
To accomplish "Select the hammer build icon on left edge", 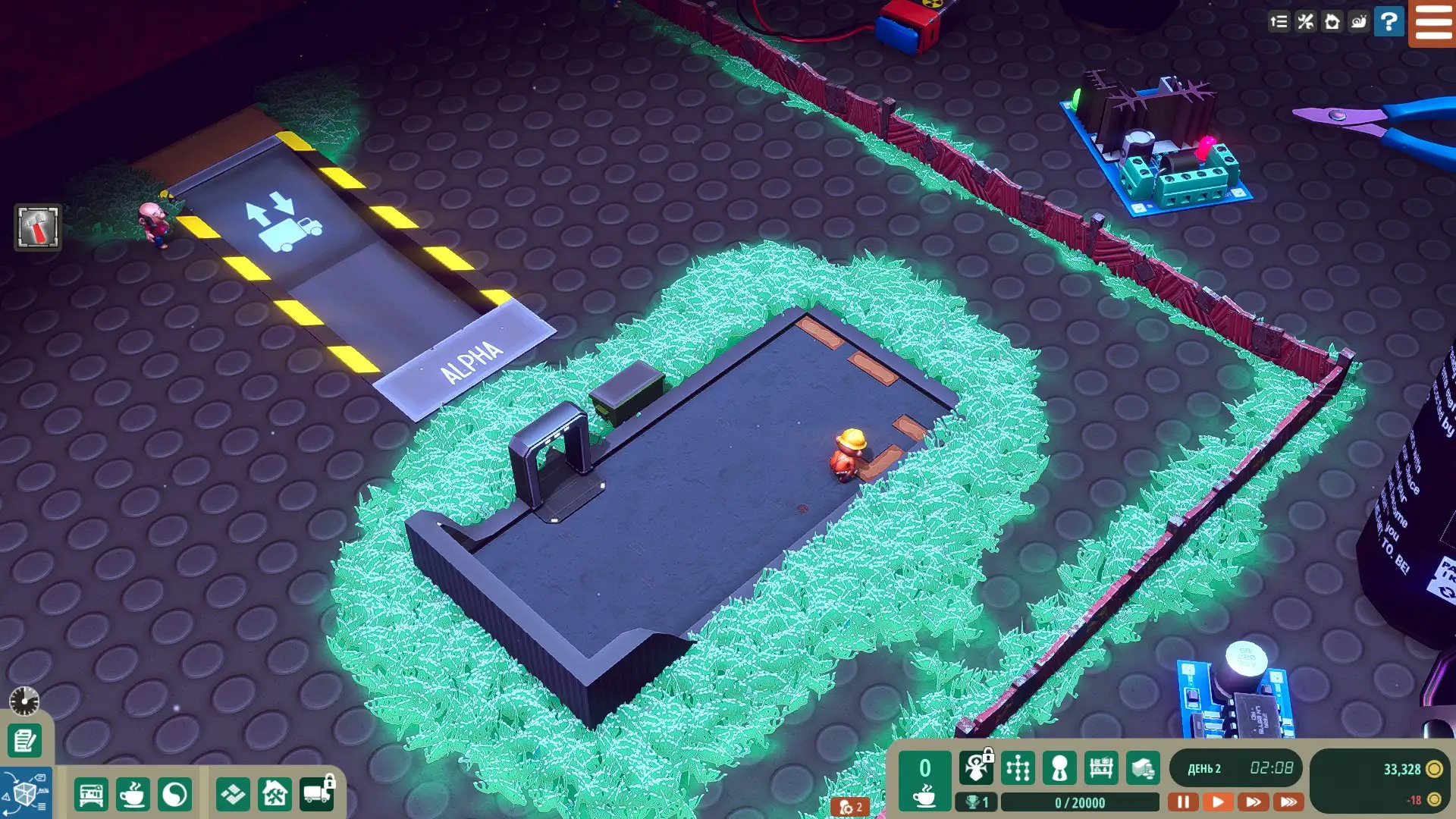I will pyautogui.click(x=37, y=227).
